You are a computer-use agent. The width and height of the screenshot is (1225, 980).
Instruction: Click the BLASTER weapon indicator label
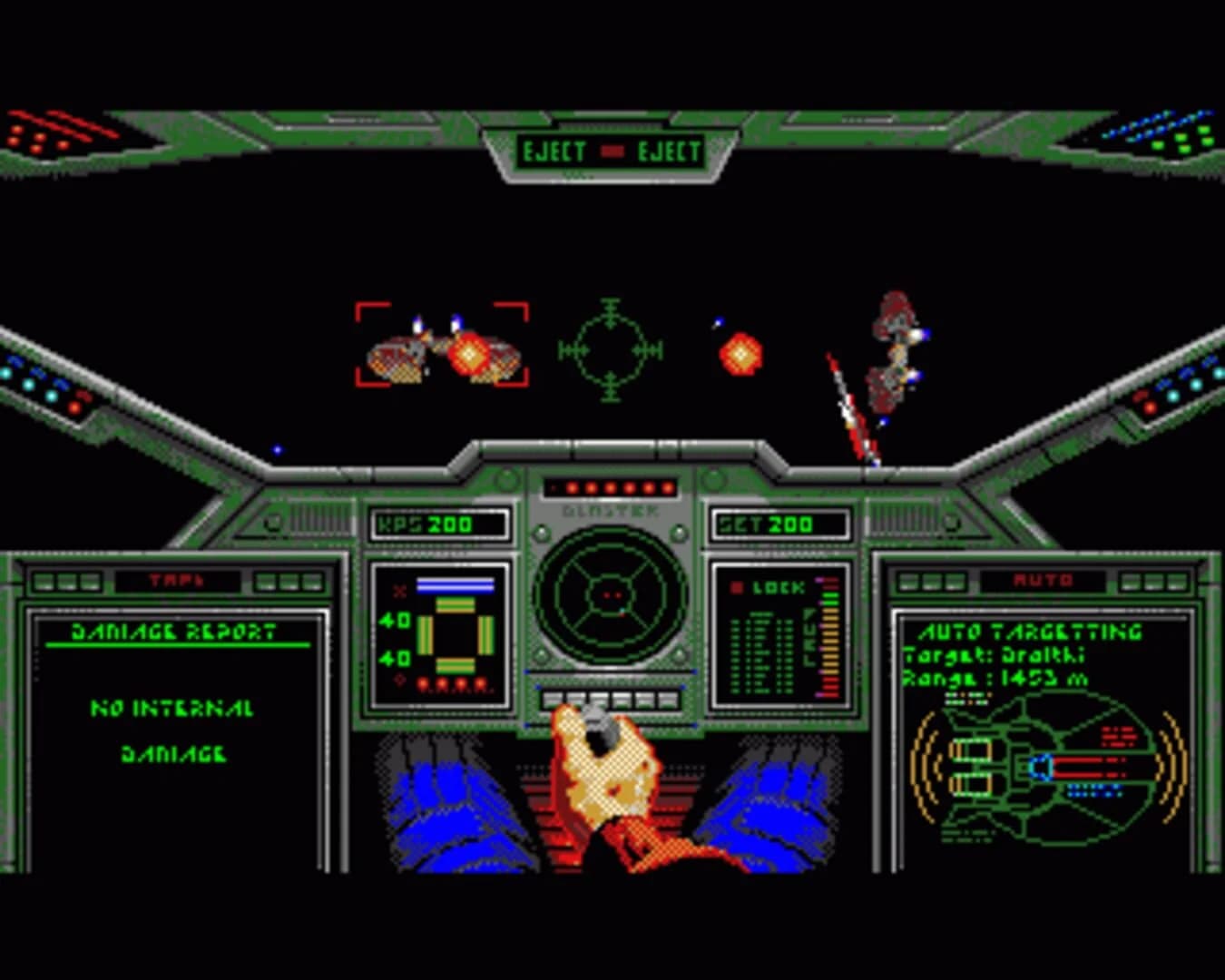pos(610,511)
